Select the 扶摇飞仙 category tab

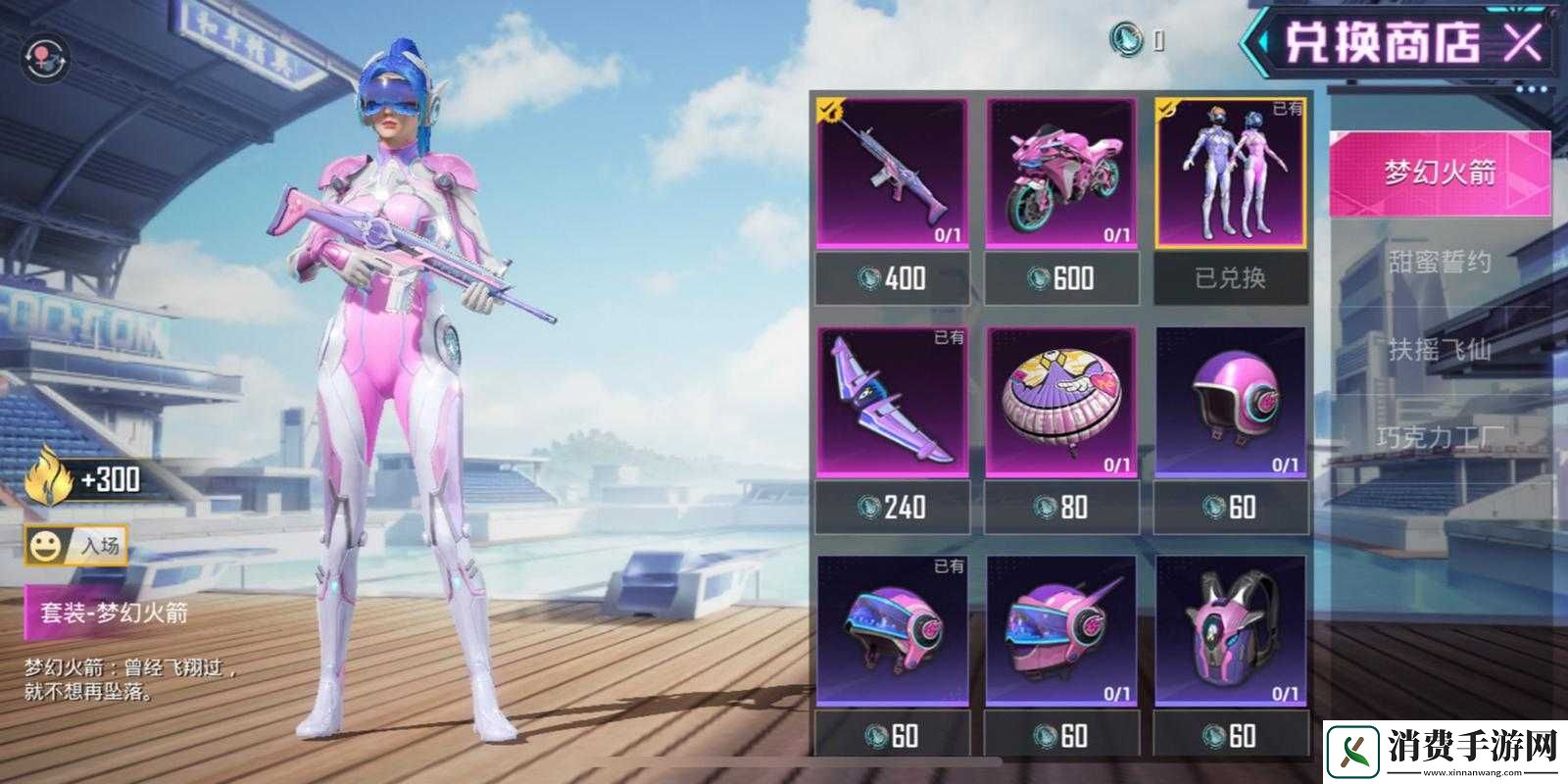point(1439,348)
